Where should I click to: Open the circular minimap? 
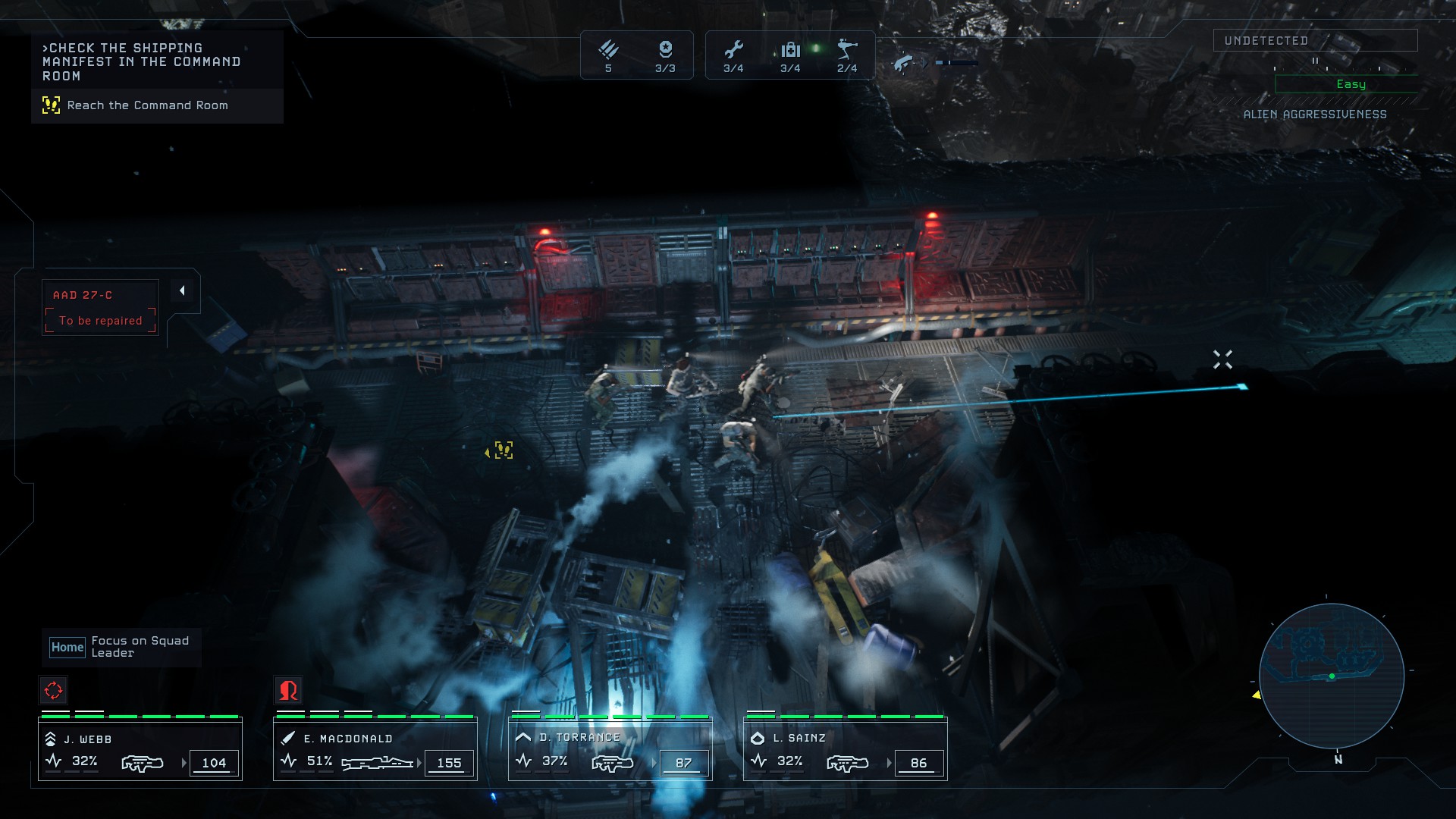click(x=1332, y=676)
